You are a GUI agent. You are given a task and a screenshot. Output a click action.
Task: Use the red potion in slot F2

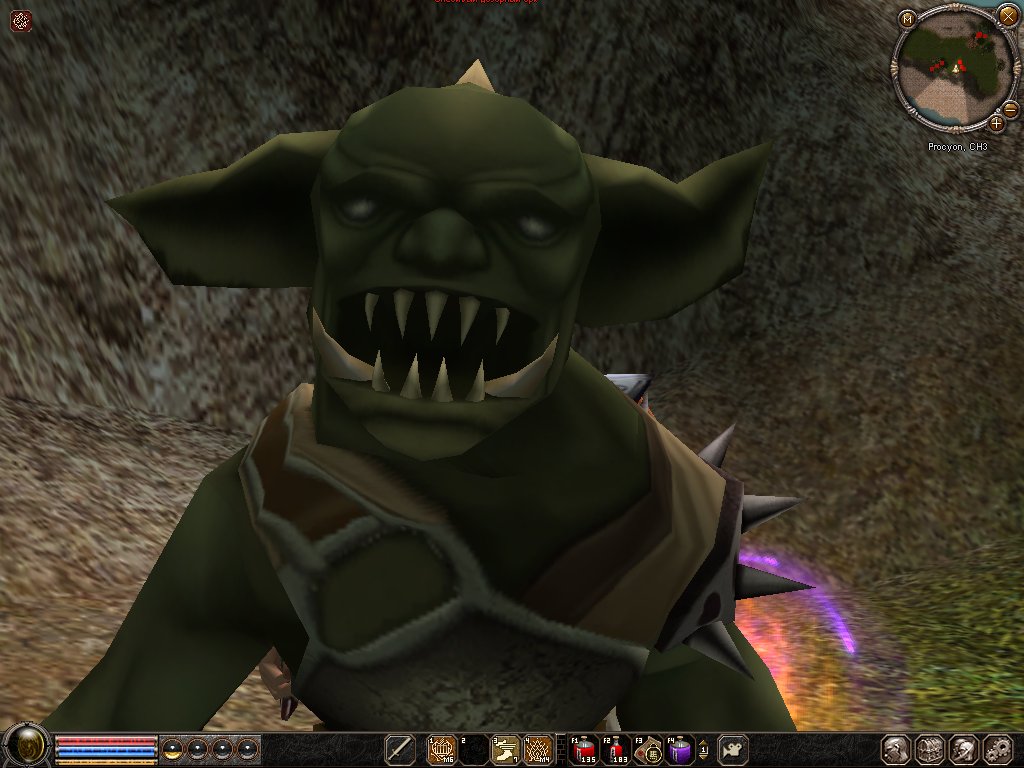point(616,749)
